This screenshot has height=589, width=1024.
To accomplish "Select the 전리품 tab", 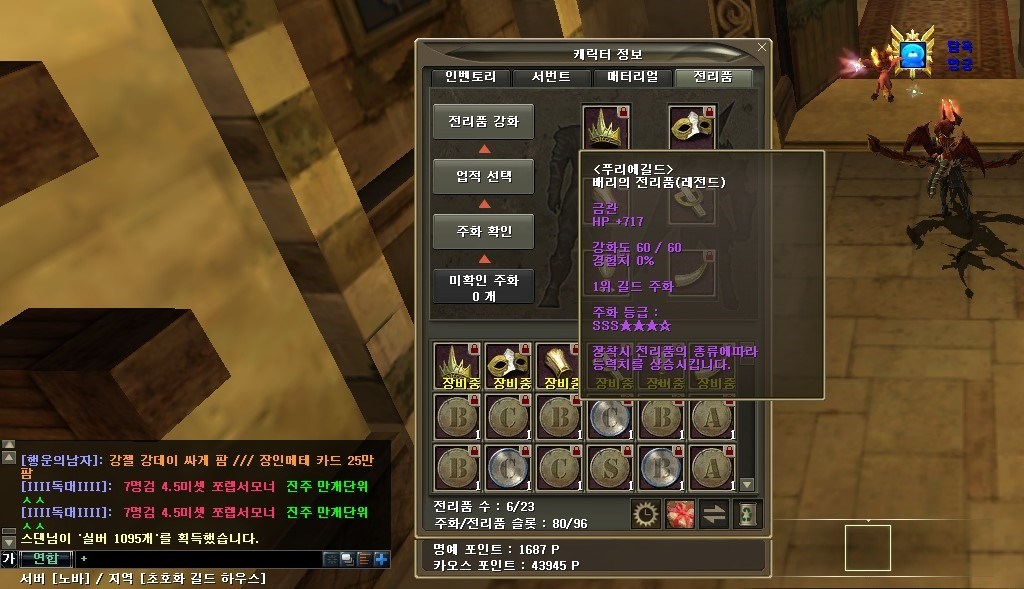I will [713, 77].
